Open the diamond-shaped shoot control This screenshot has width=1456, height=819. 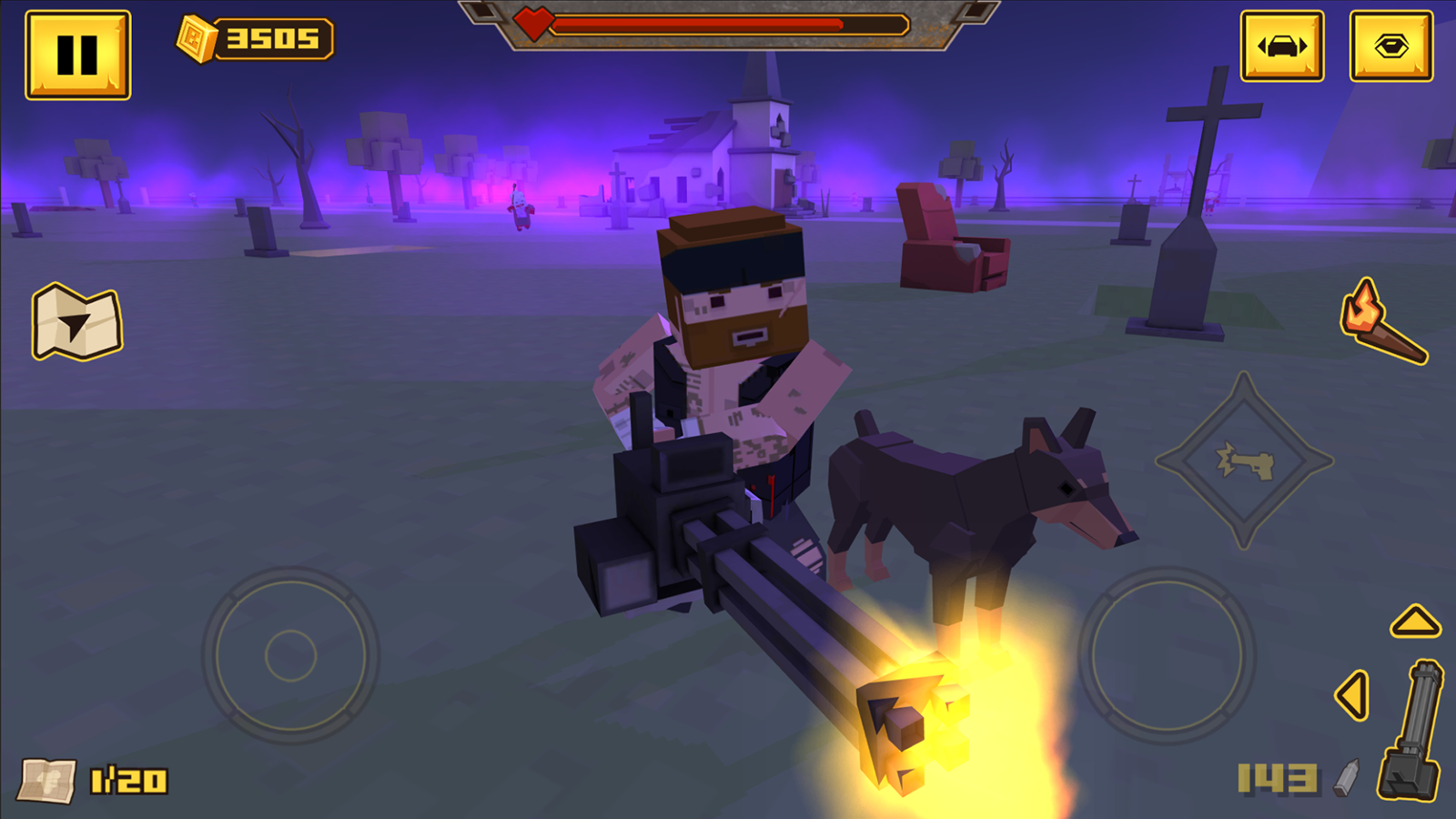click(x=1245, y=461)
